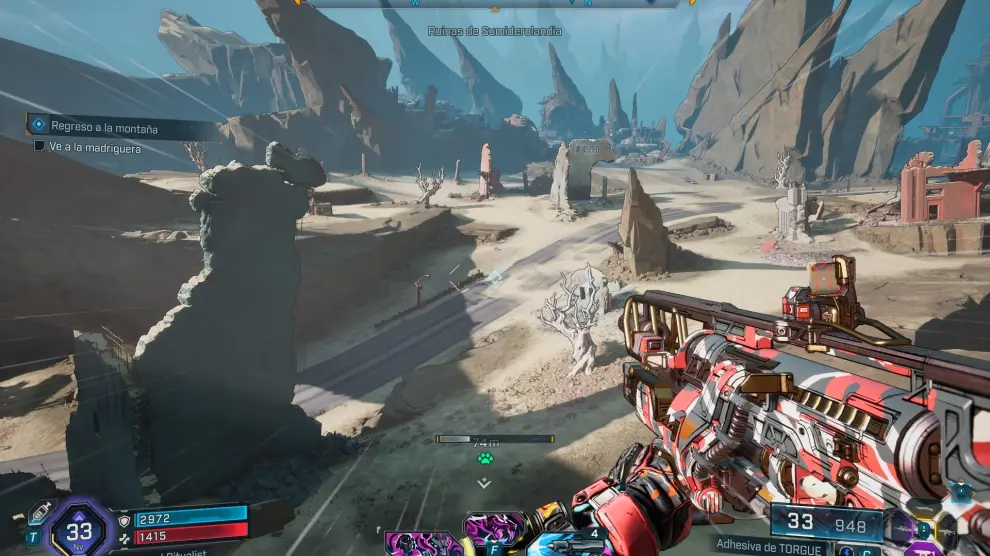Click the compass bar showing W and N
Screen dimensions: 990x556
(494, 4)
